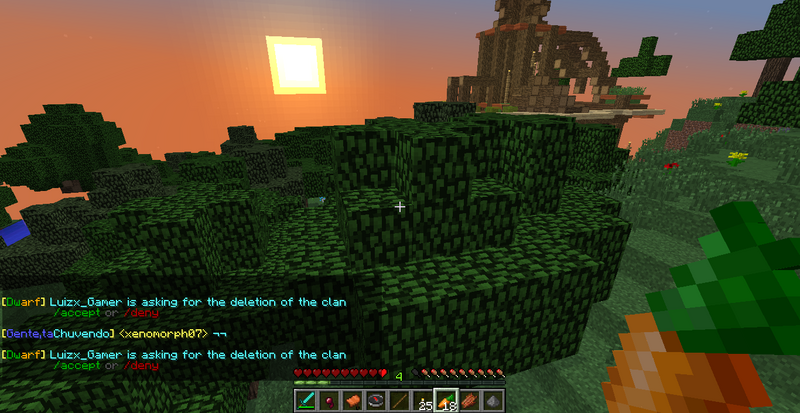Select the orange food item slot
800x413 pixels.
coord(352,401)
